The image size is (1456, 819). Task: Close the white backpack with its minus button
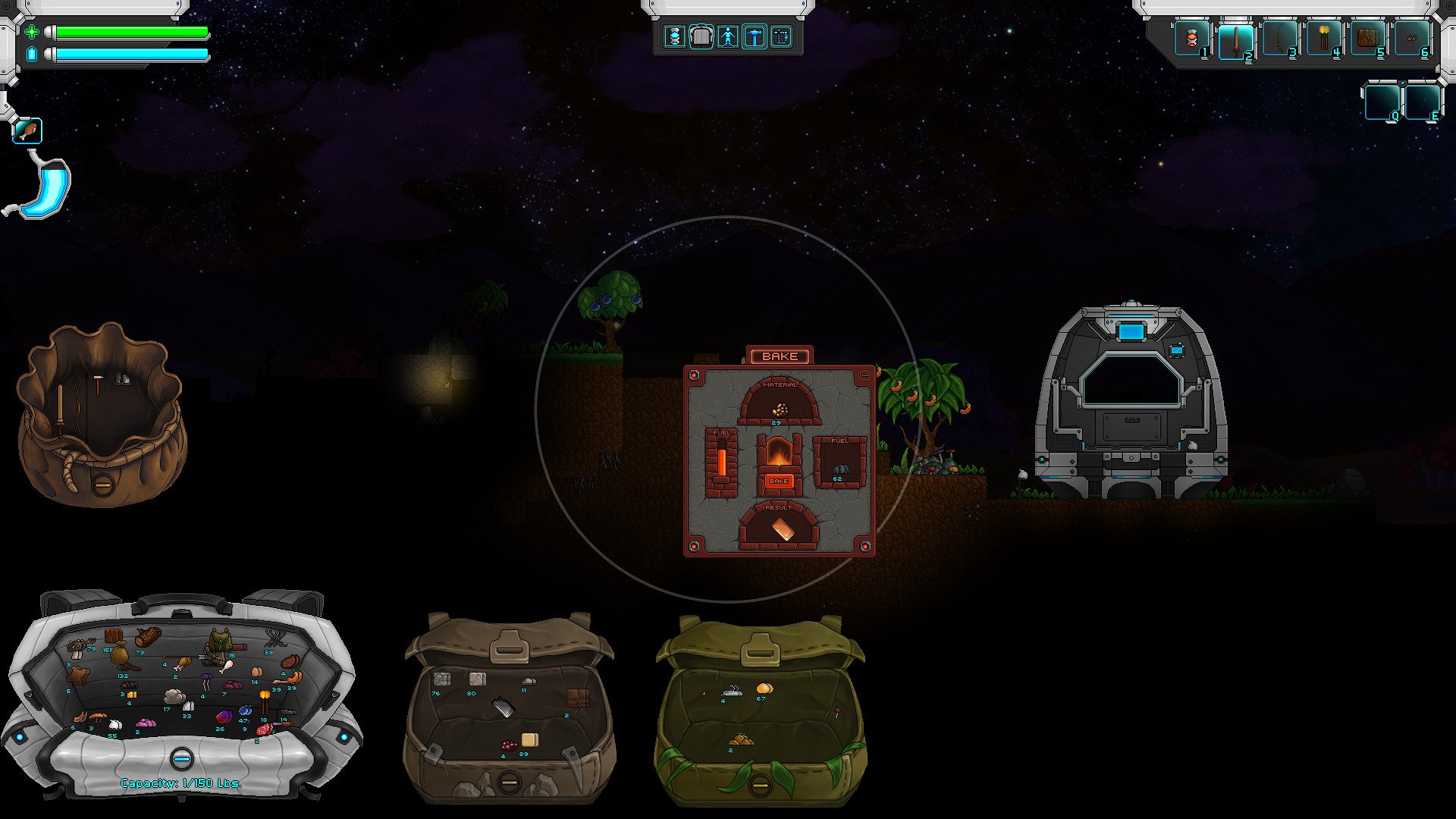180,758
